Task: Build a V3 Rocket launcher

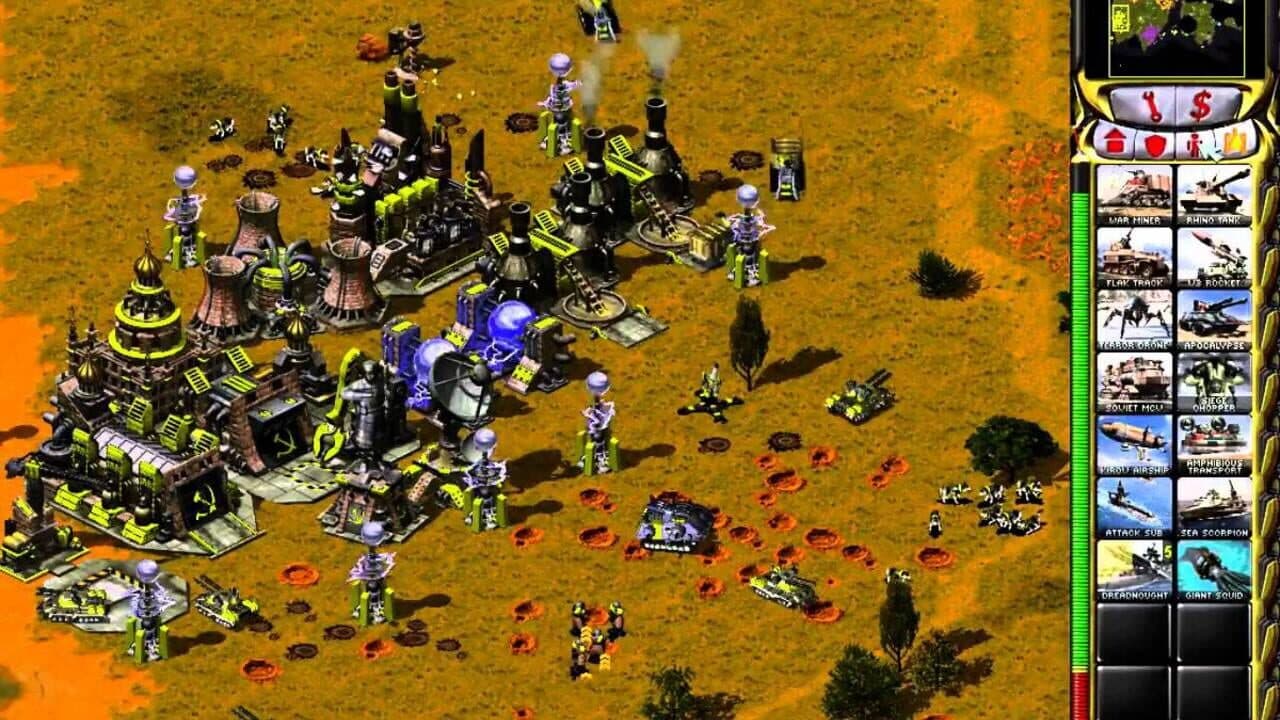Action: 1215,258
